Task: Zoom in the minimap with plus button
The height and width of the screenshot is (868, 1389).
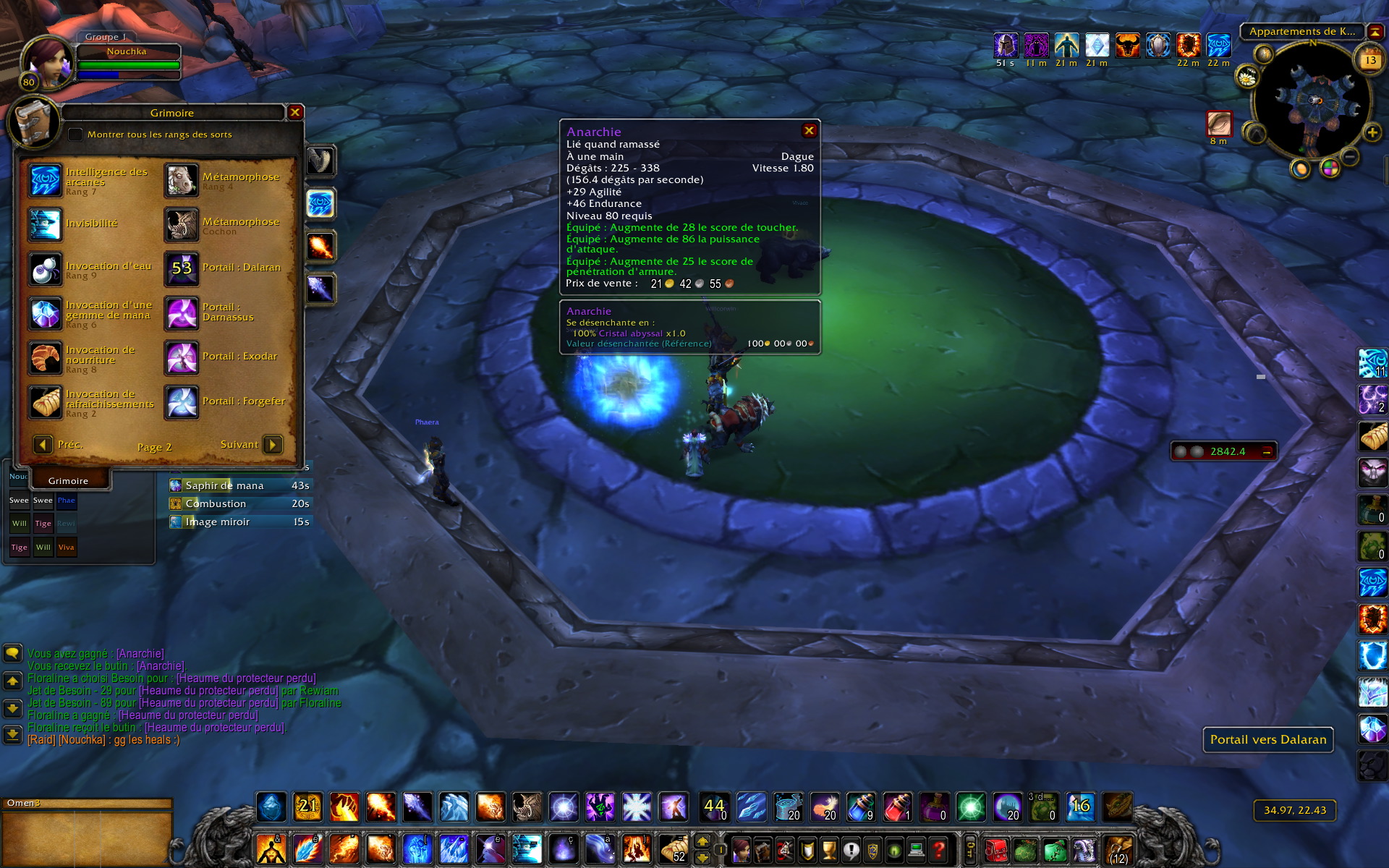Action: tap(1372, 132)
